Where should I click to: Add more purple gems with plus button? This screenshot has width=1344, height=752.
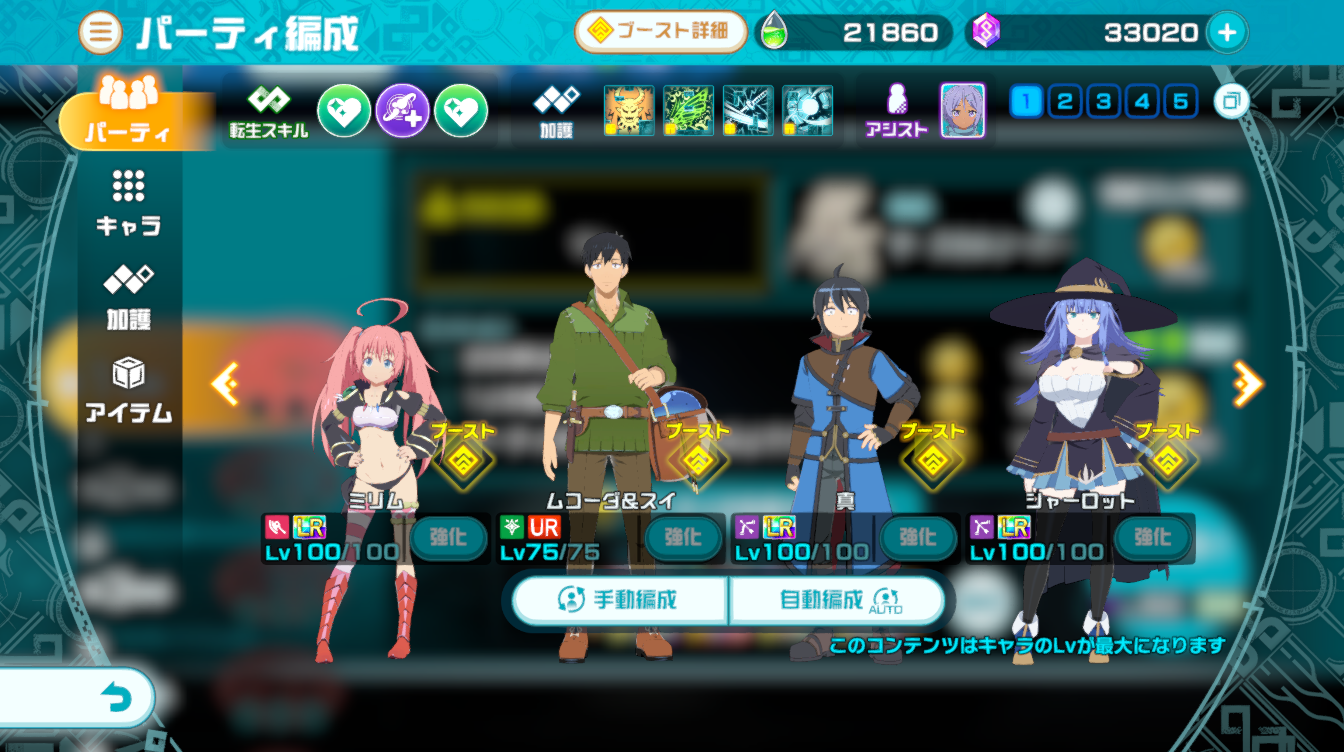coord(1227,33)
